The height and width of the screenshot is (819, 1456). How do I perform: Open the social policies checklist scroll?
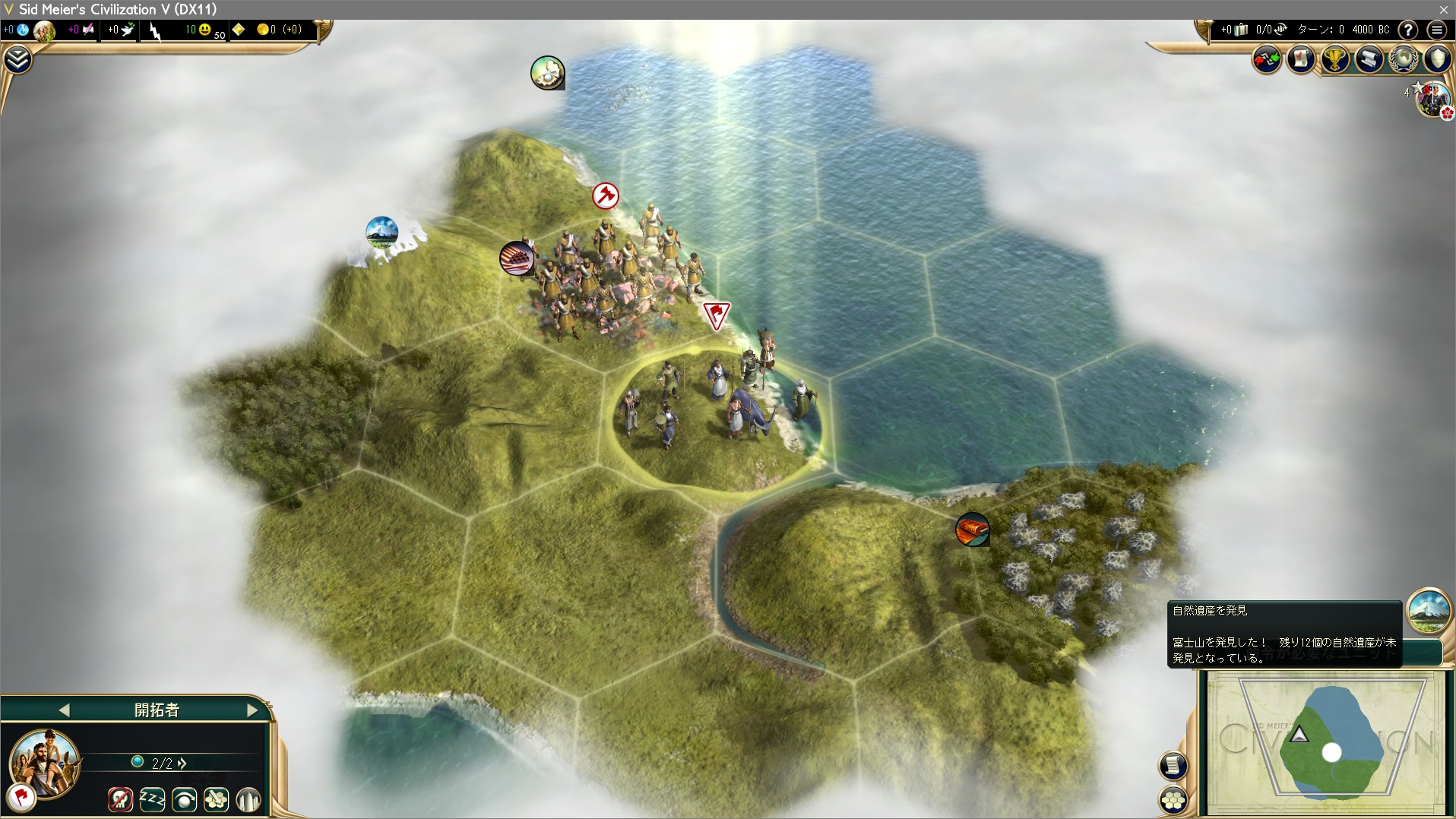(x=1301, y=59)
